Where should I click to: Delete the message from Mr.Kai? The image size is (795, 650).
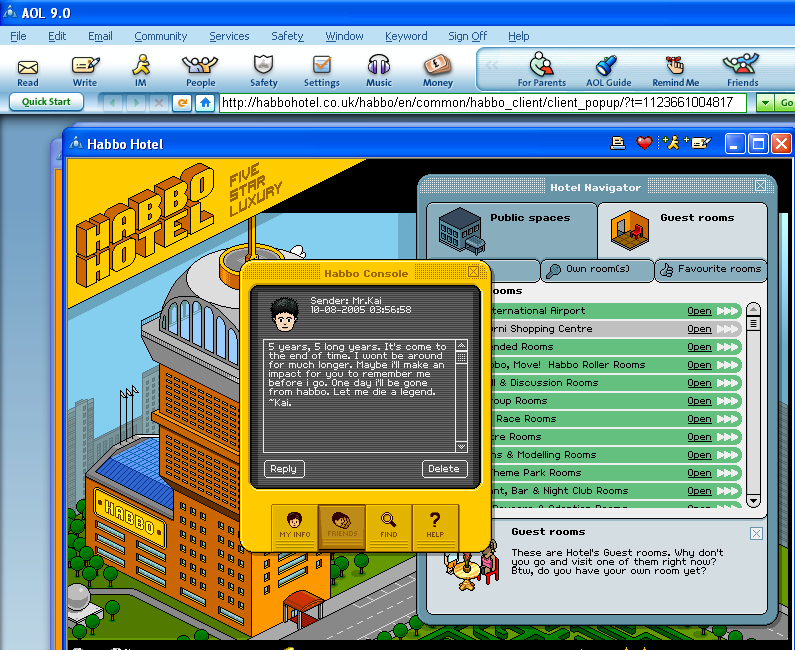(444, 468)
